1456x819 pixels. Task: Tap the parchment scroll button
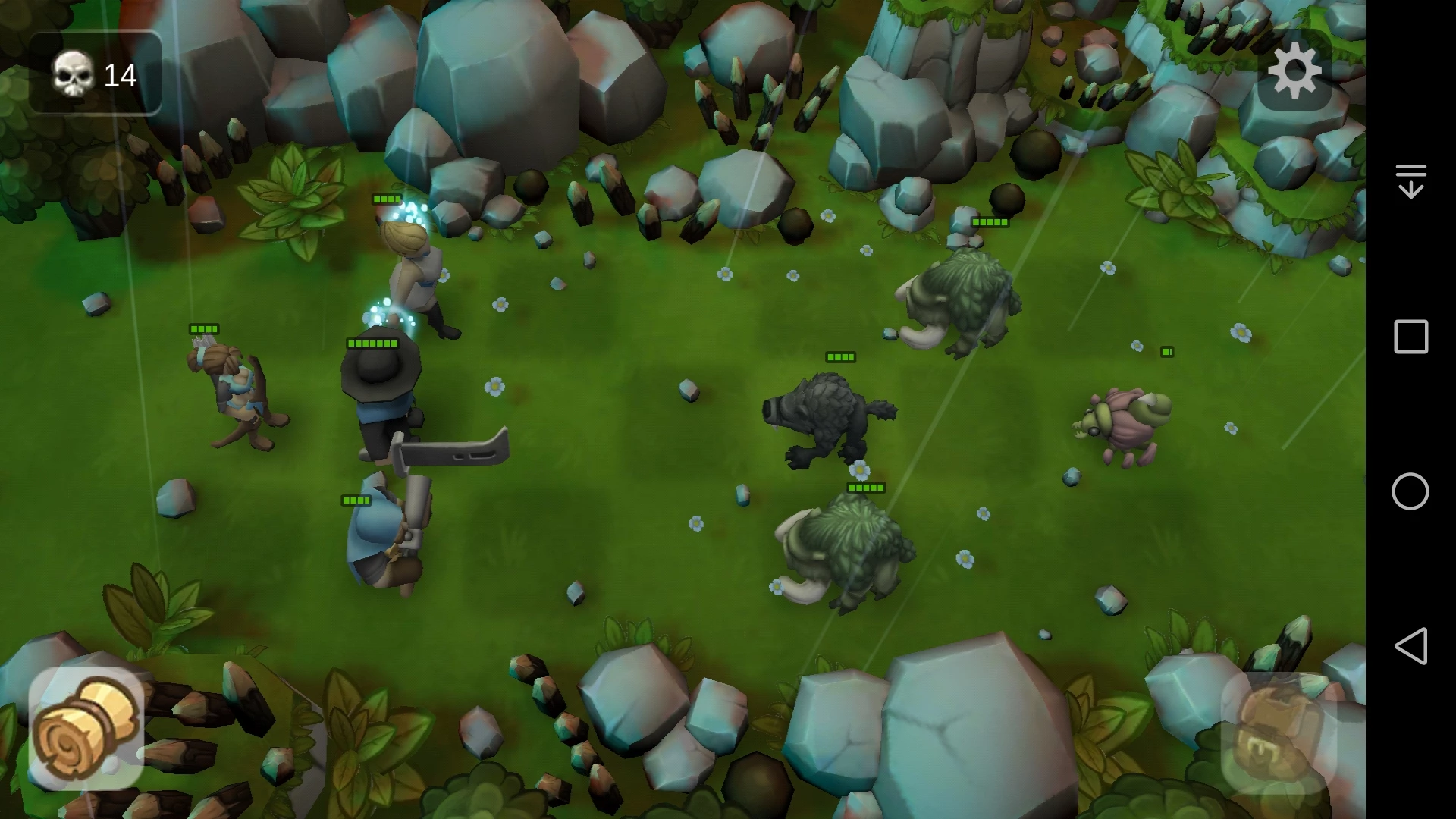[x=86, y=728]
